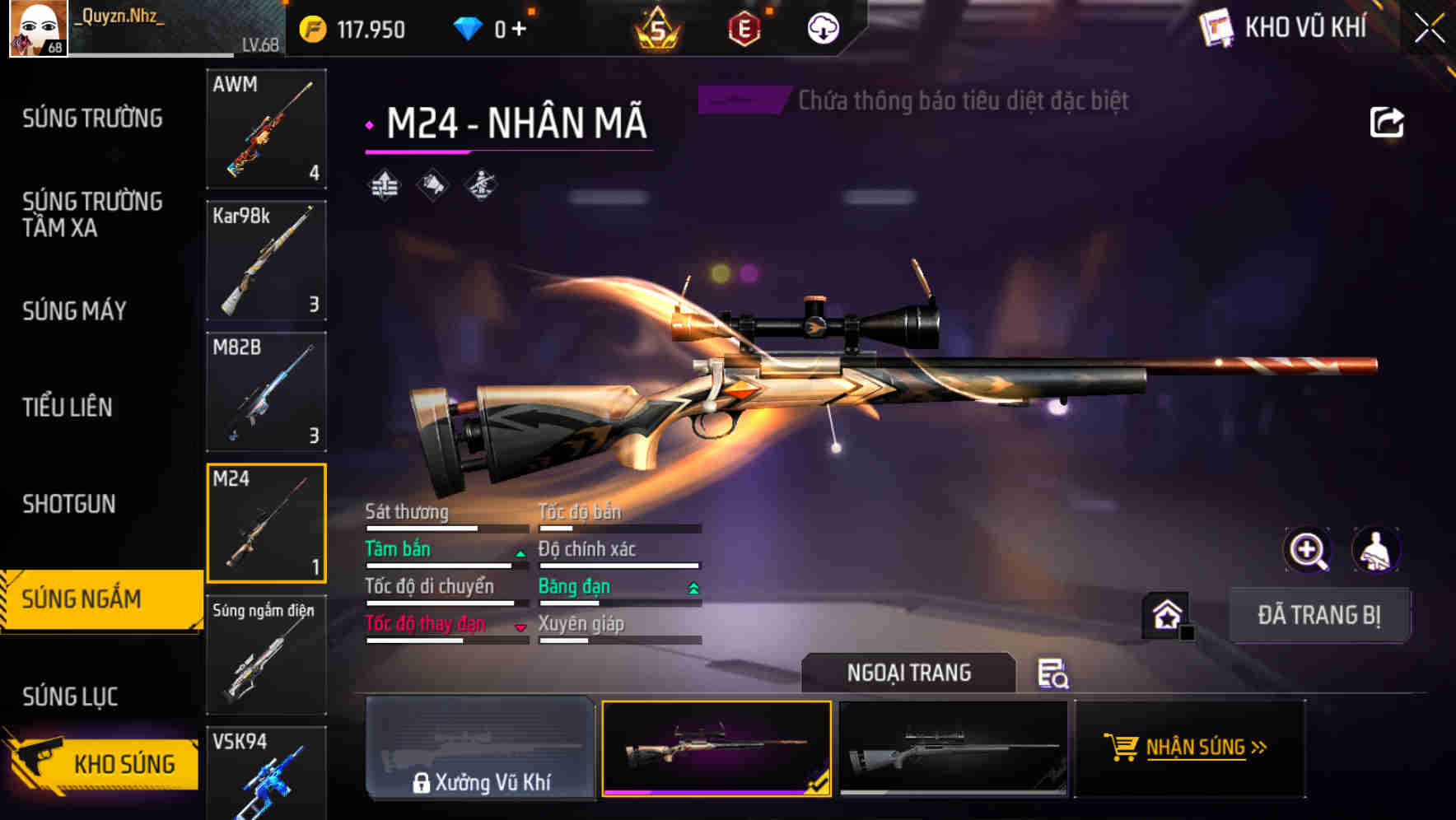Select the zoom magnifier icon near weapon preview
Viewport: 1456px width, 820px height.
(1308, 550)
